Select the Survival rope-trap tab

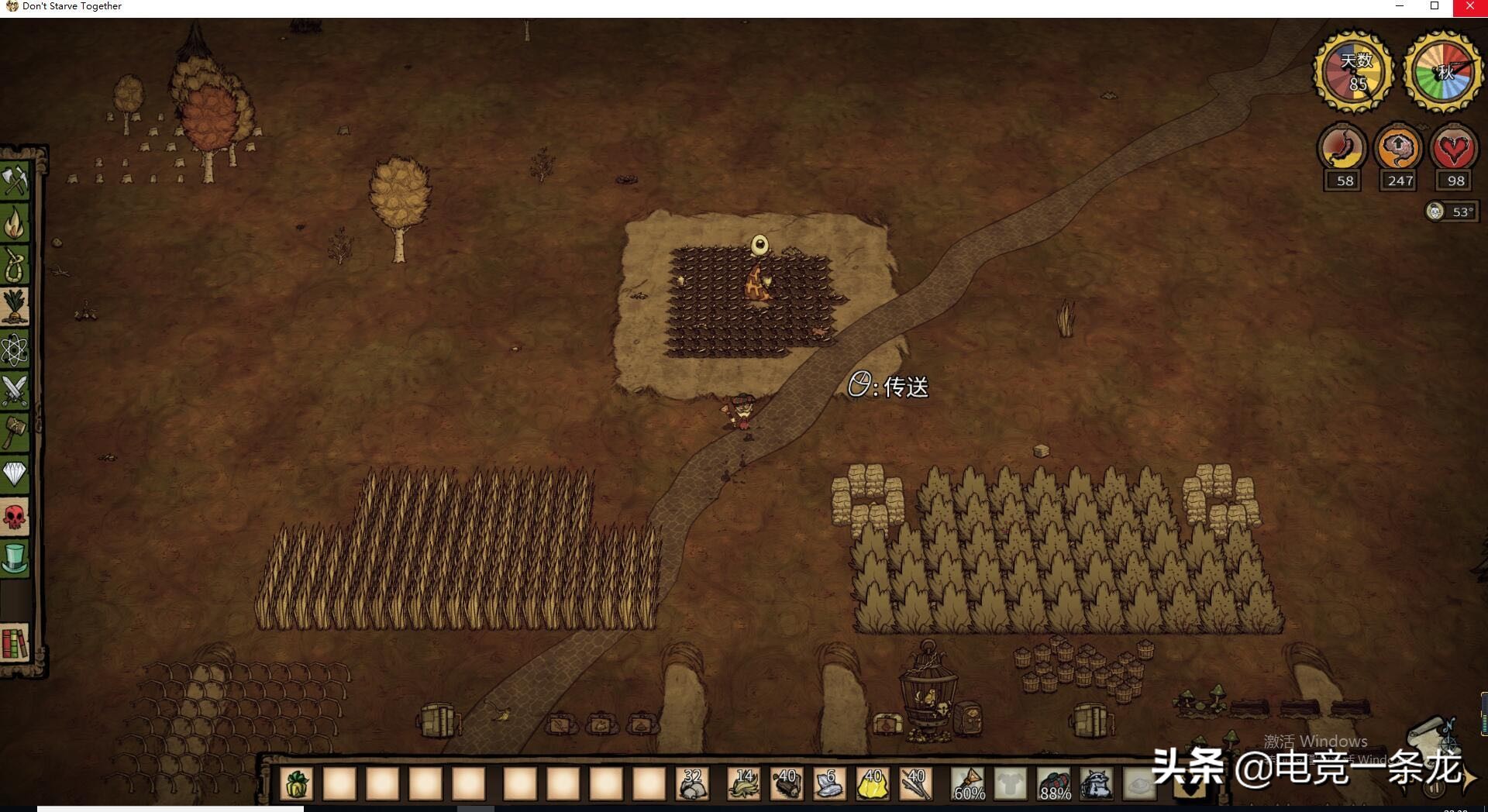pyautogui.click(x=15, y=264)
